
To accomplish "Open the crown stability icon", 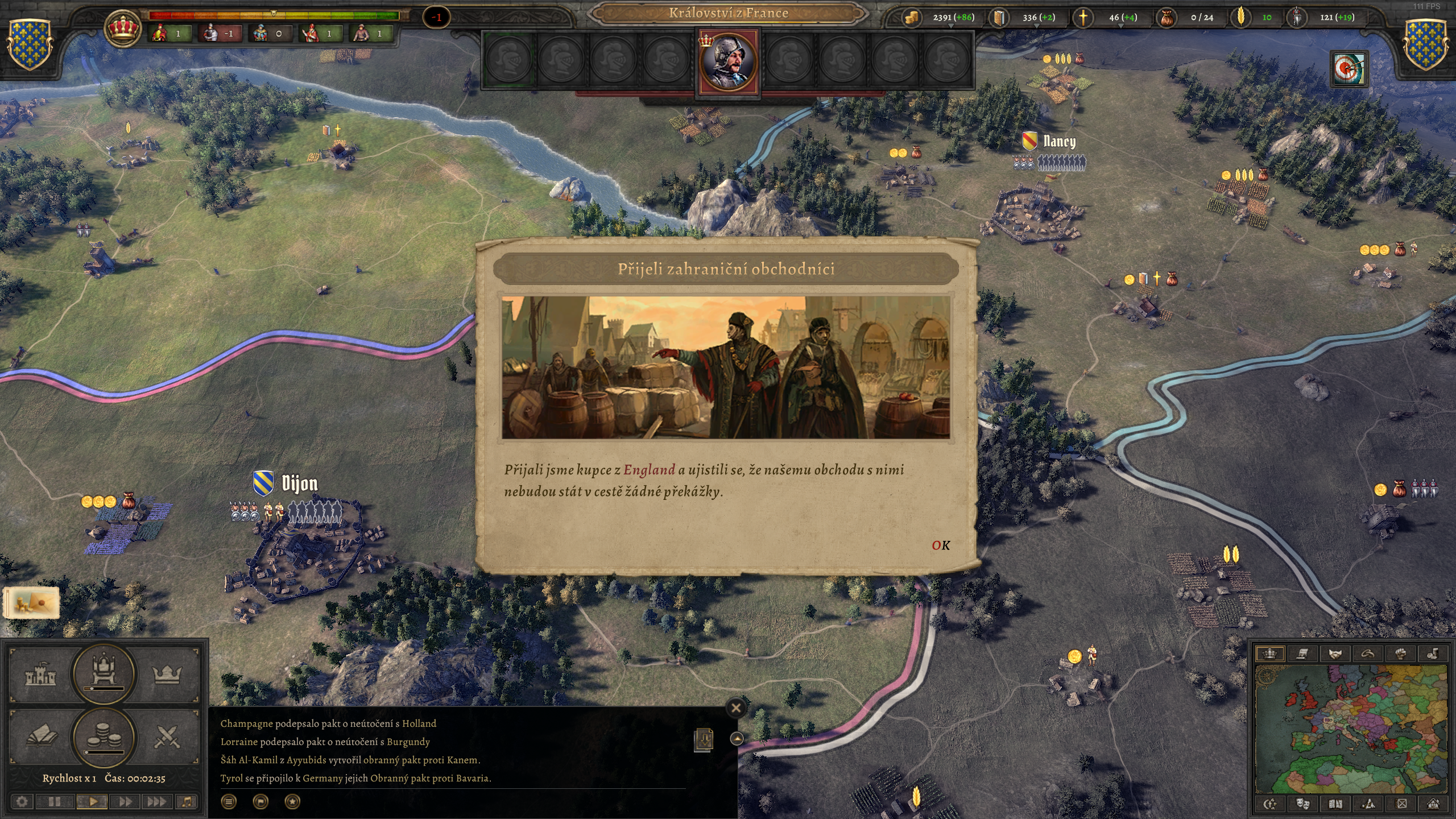I will pyautogui.click(x=122, y=27).
